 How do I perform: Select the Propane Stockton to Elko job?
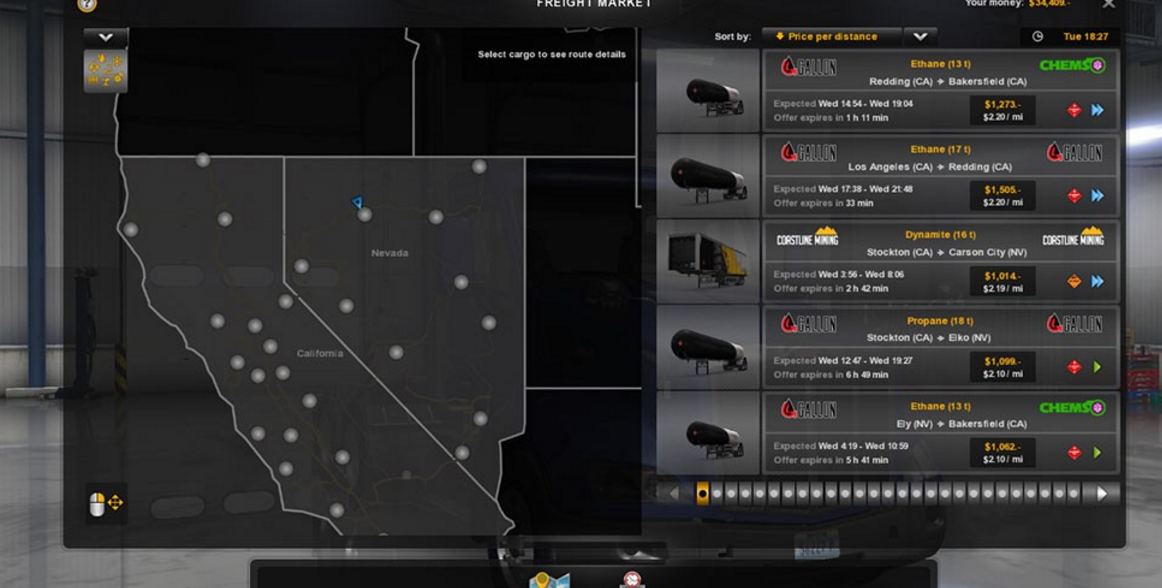[940, 347]
